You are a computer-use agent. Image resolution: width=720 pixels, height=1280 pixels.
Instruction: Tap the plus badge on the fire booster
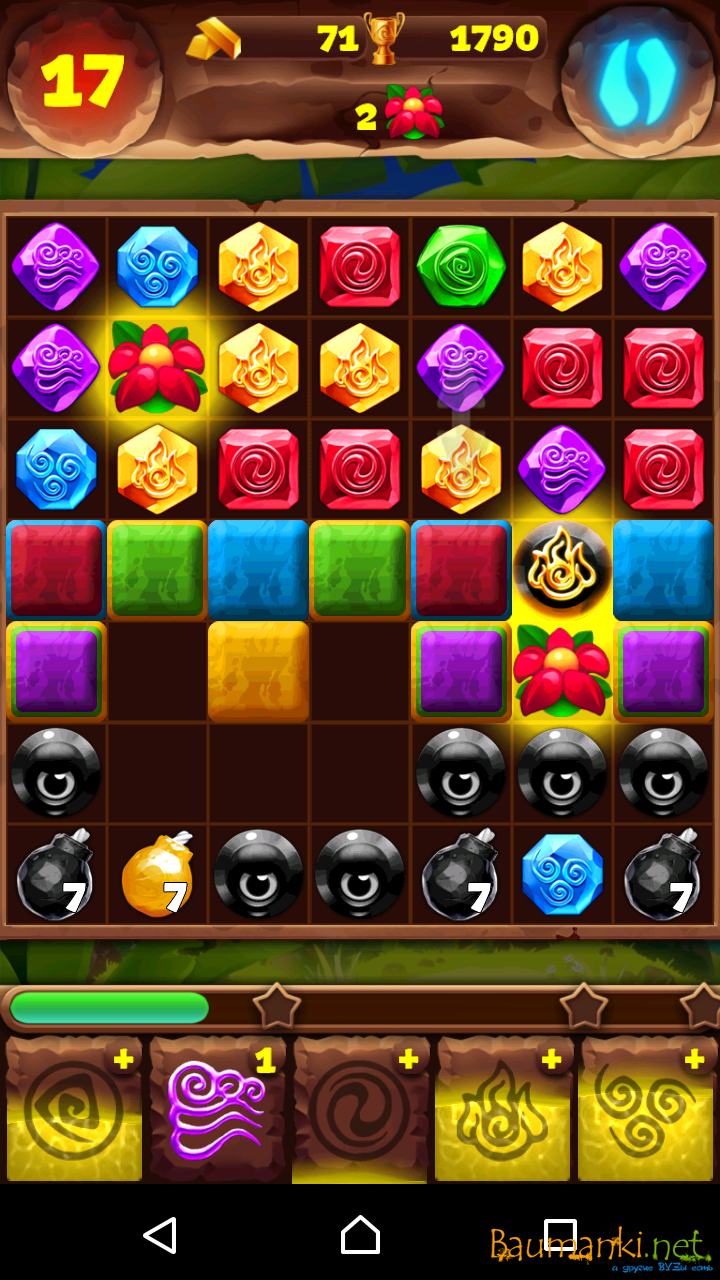point(551,1060)
